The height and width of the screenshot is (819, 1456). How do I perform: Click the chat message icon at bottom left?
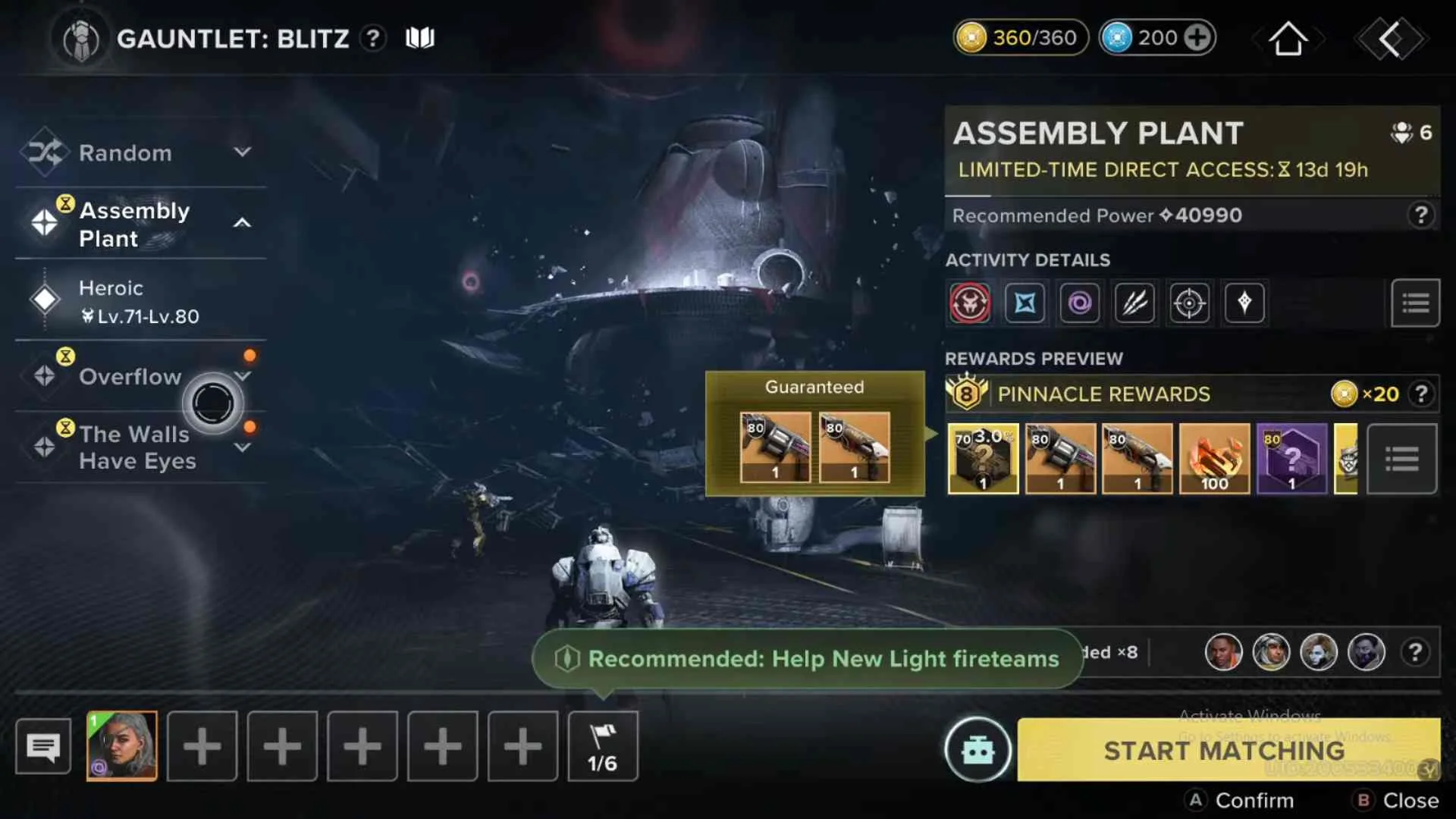click(43, 746)
